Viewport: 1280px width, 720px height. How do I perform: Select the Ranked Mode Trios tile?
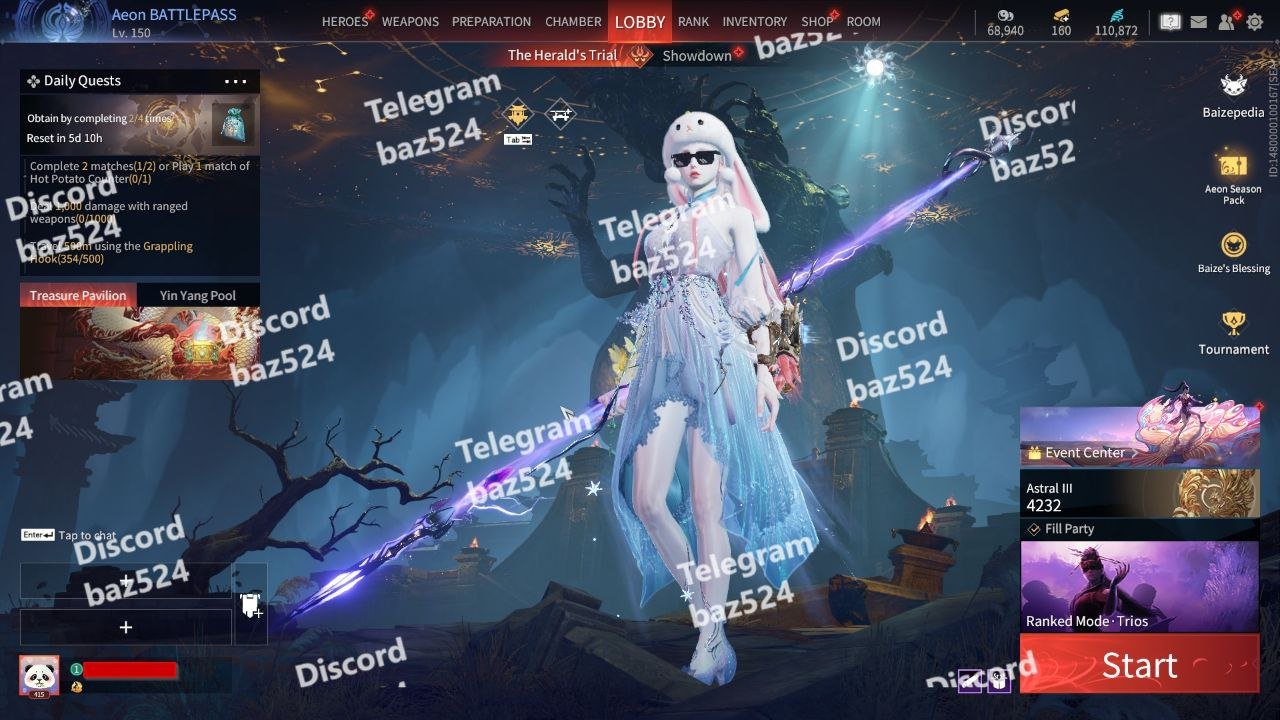[x=1139, y=587]
